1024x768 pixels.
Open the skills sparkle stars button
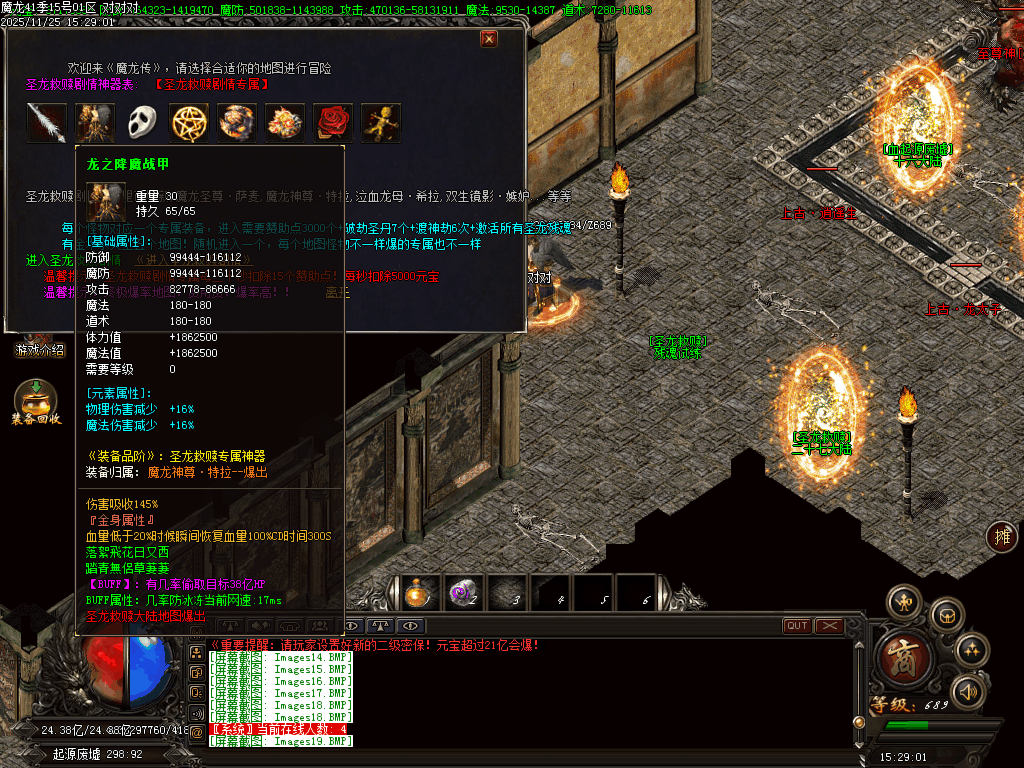tap(971, 651)
